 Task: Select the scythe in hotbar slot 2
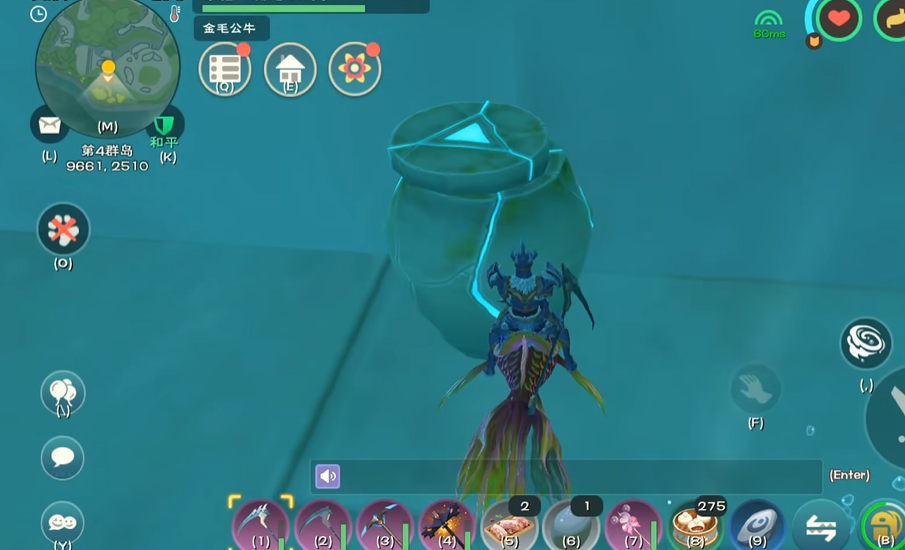click(323, 524)
